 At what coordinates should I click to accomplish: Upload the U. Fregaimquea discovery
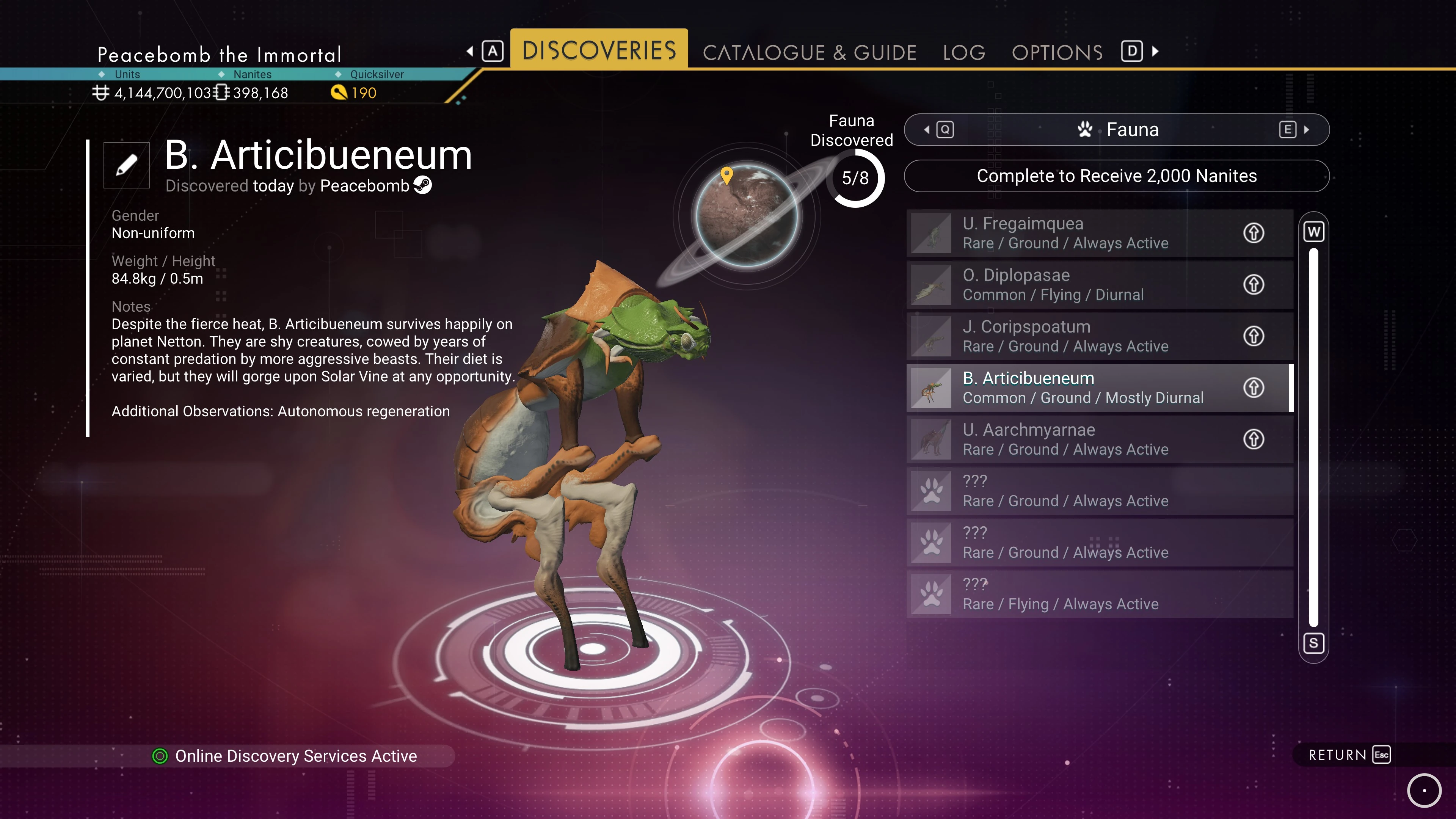tap(1253, 233)
